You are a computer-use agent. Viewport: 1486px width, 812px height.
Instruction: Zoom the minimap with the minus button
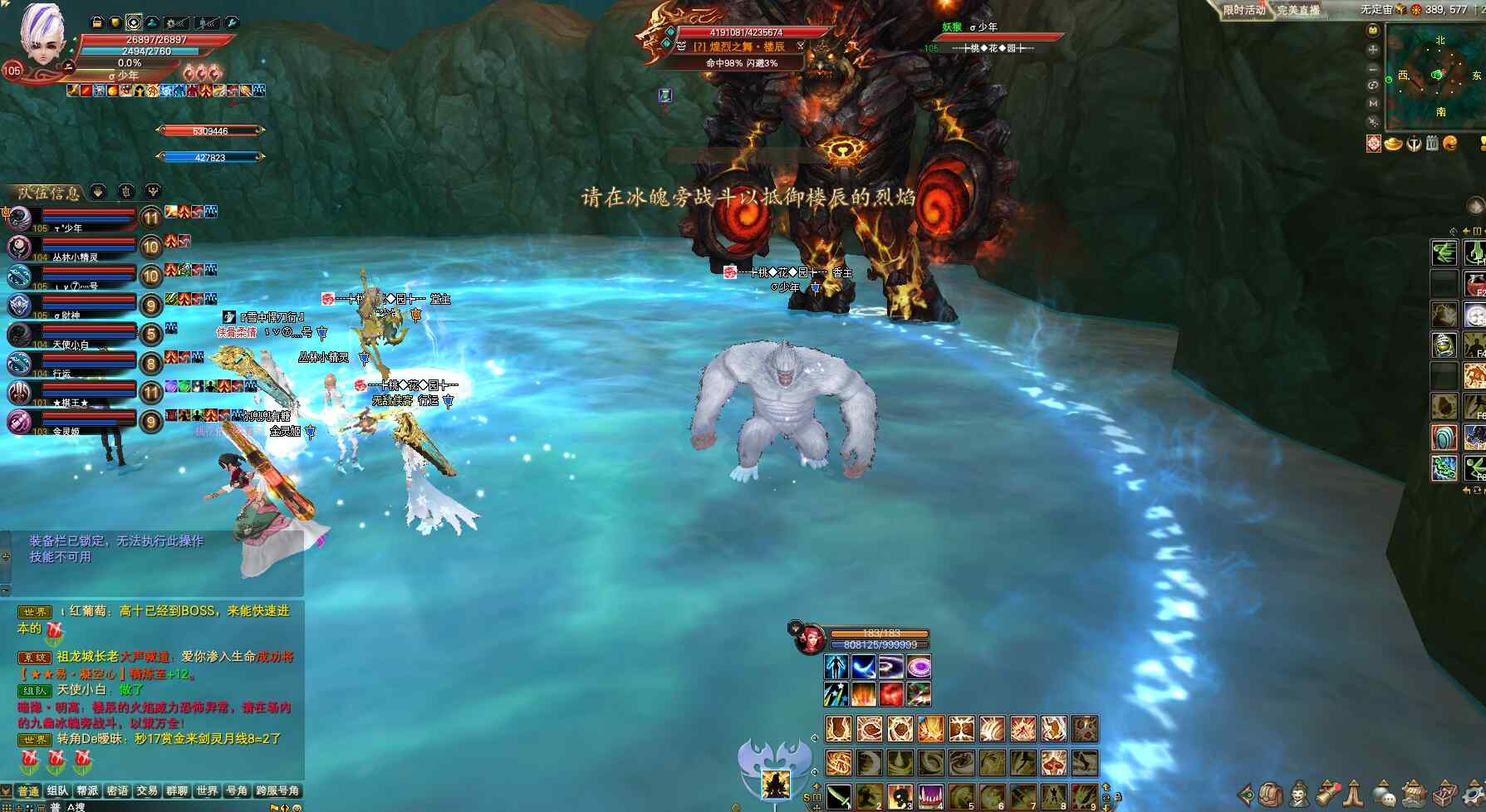(x=1373, y=68)
